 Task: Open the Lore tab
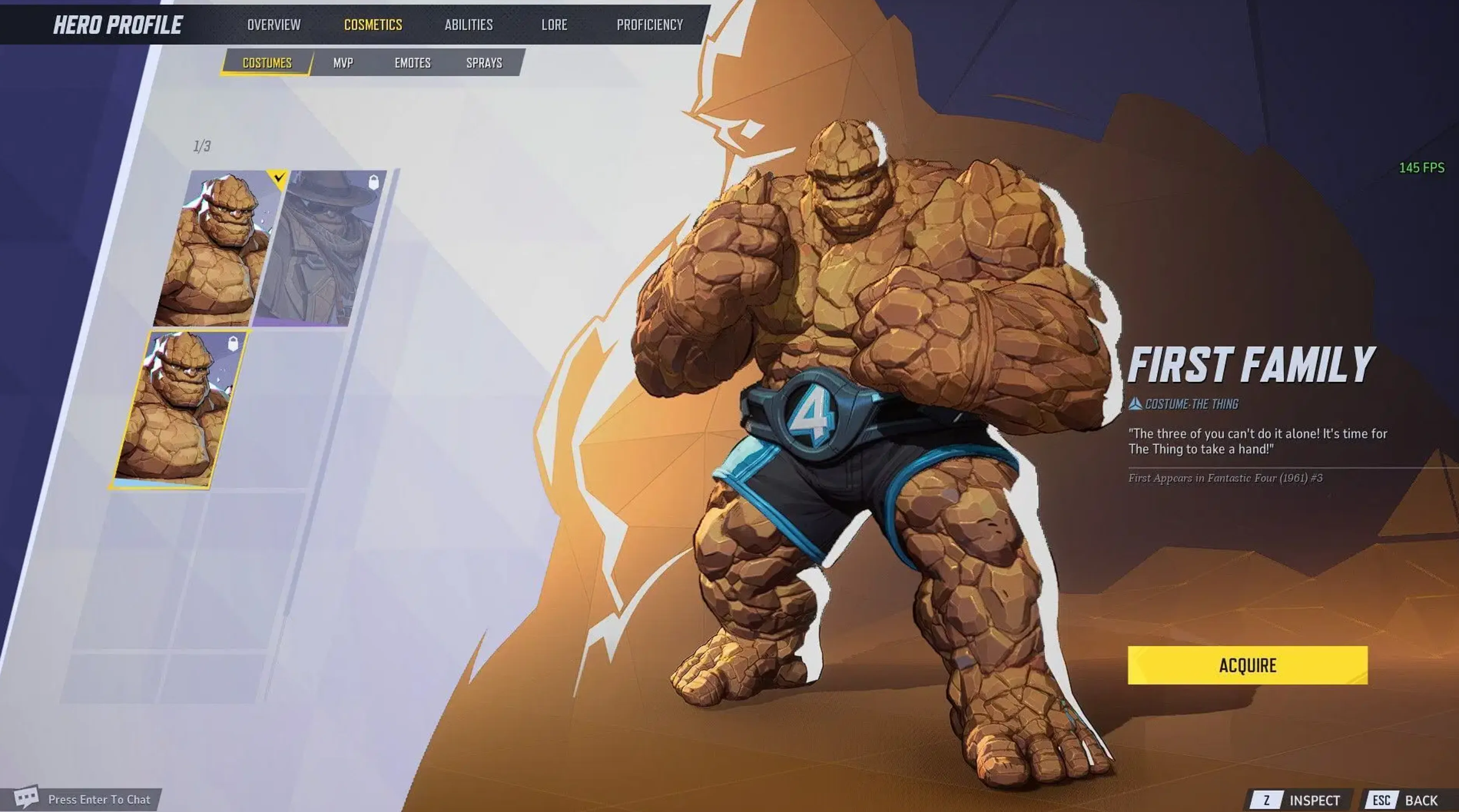click(554, 25)
